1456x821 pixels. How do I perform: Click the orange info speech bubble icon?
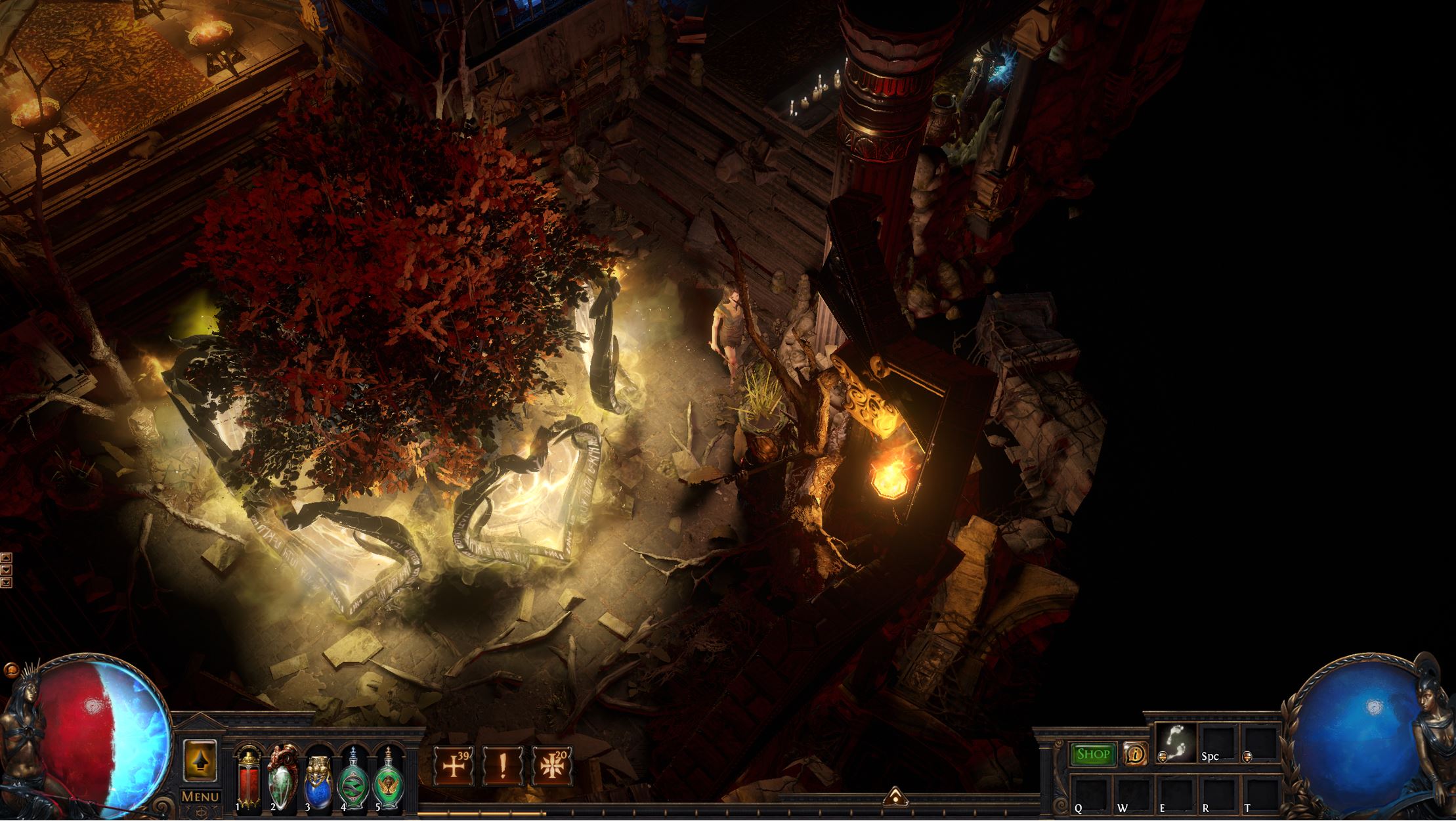[1134, 754]
